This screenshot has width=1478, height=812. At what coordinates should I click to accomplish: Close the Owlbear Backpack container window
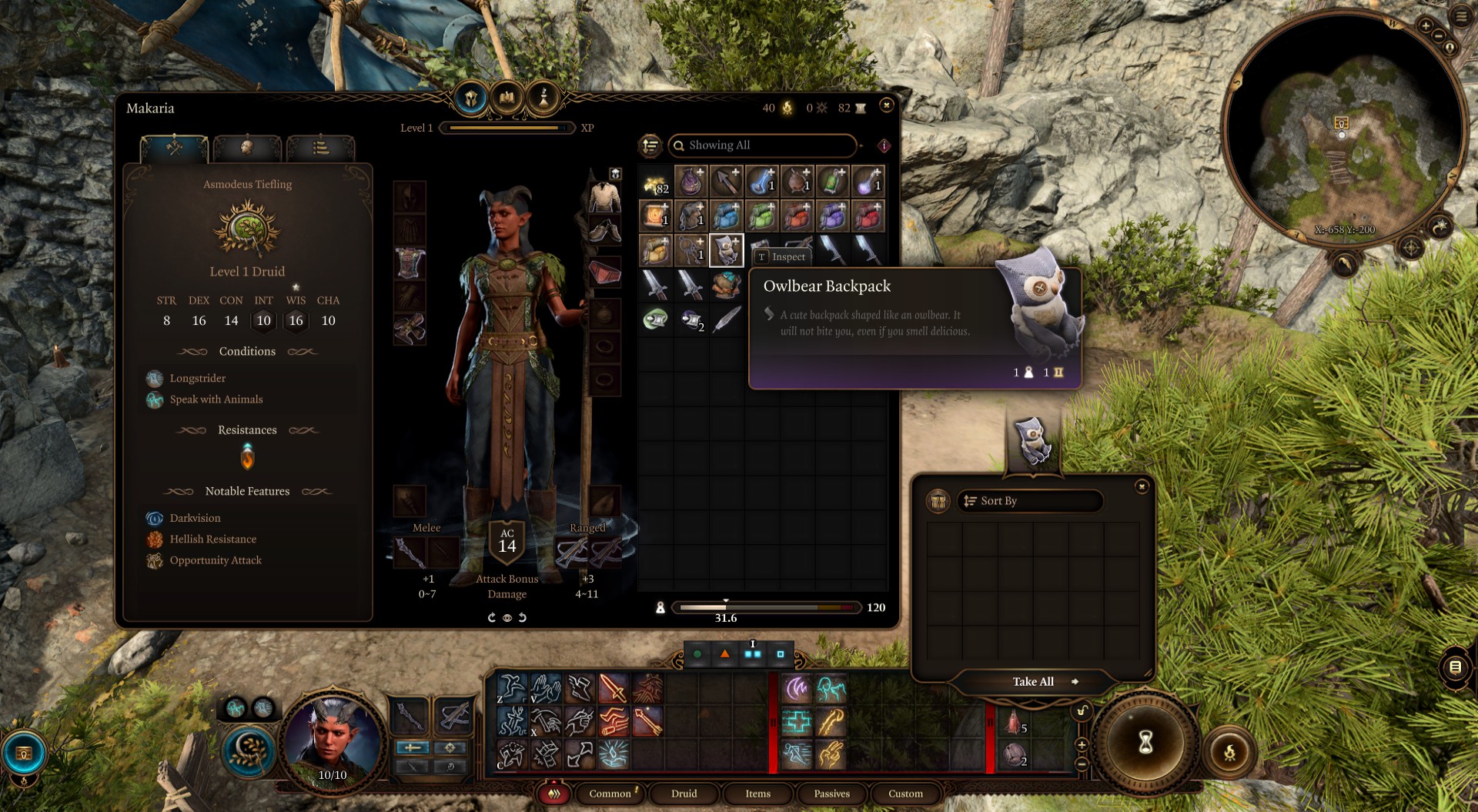1142,486
